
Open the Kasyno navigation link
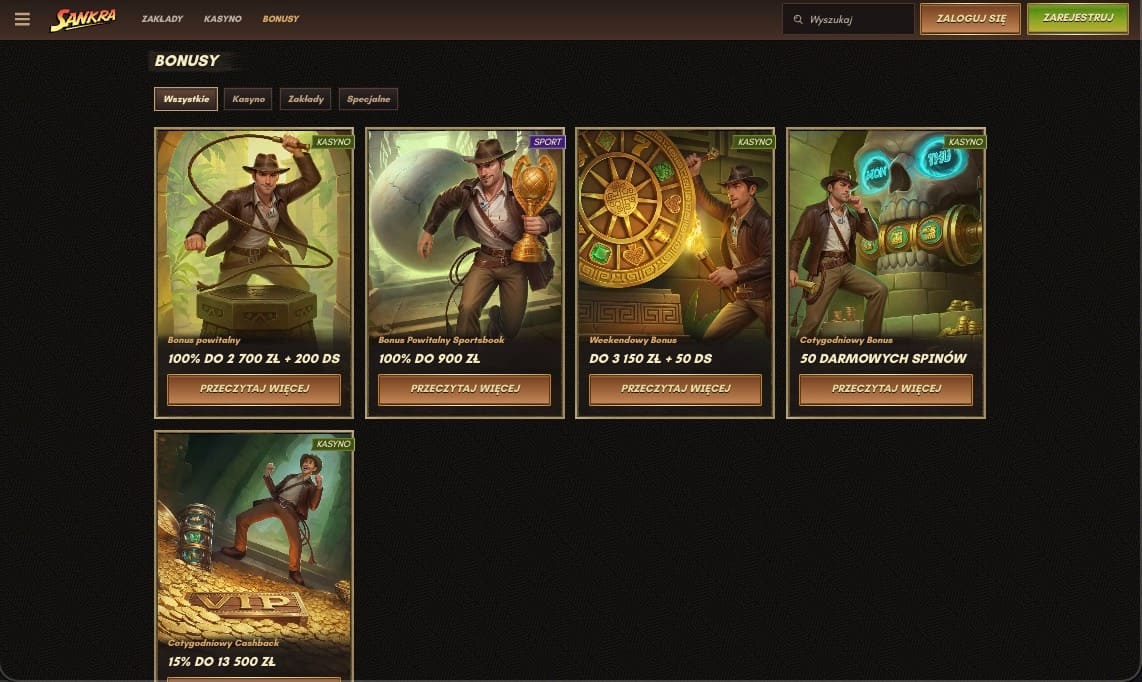[222, 19]
